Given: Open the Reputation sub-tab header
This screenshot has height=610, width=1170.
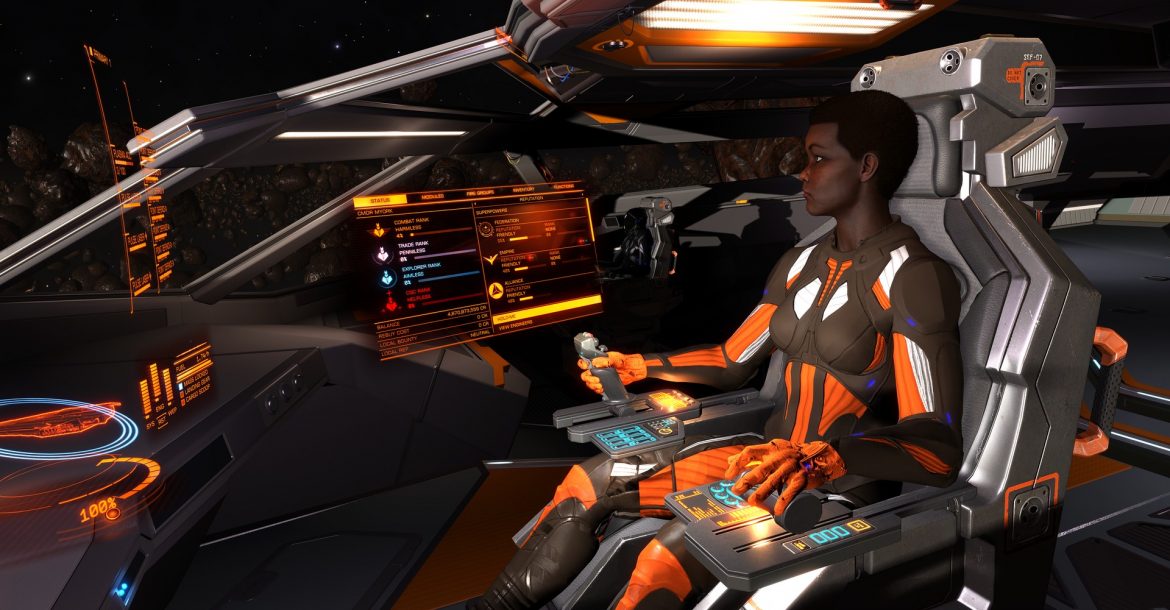Looking at the screenshot, I should (529, 199).
